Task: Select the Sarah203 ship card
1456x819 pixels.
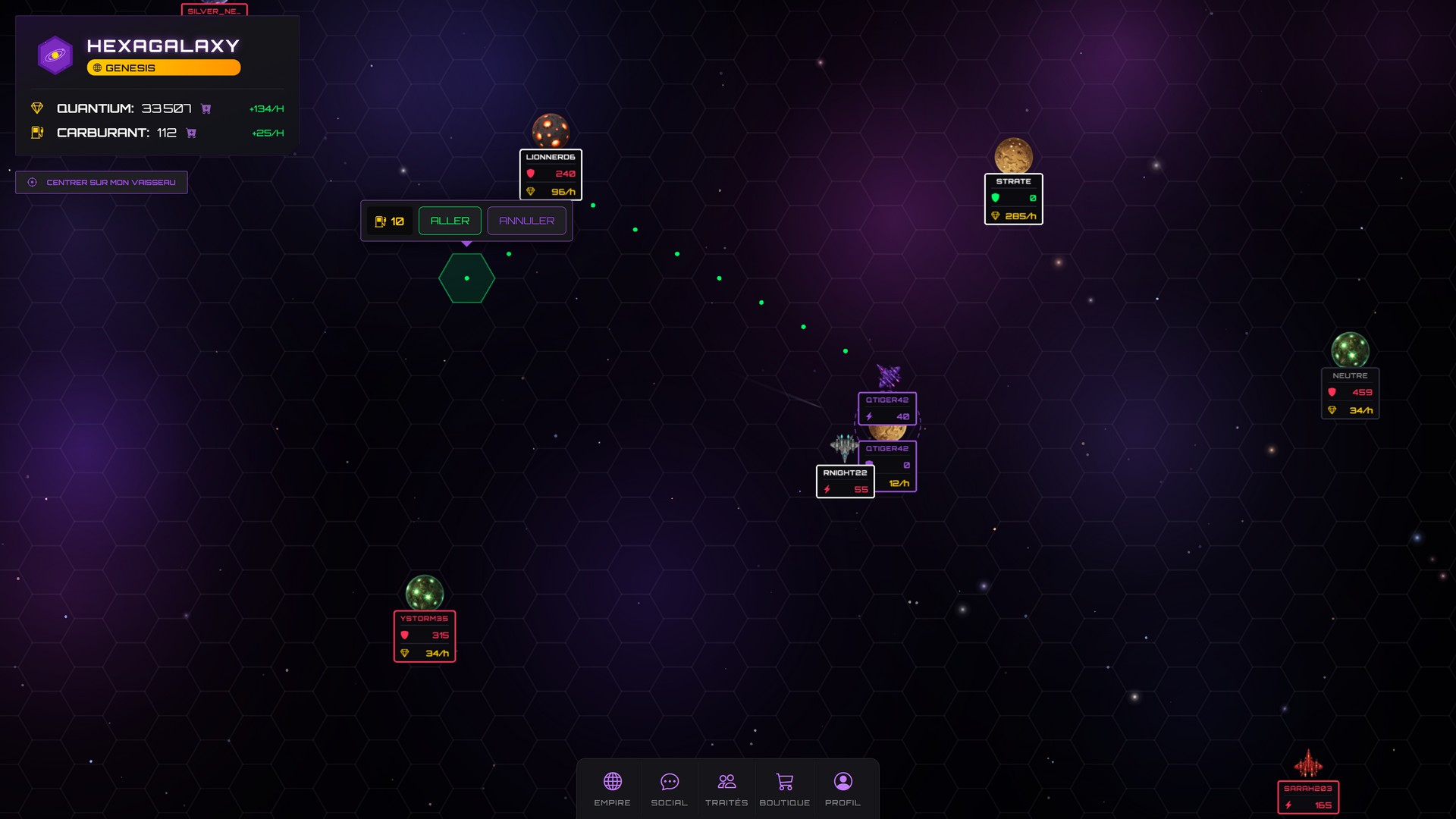Action: (1308, 797)
